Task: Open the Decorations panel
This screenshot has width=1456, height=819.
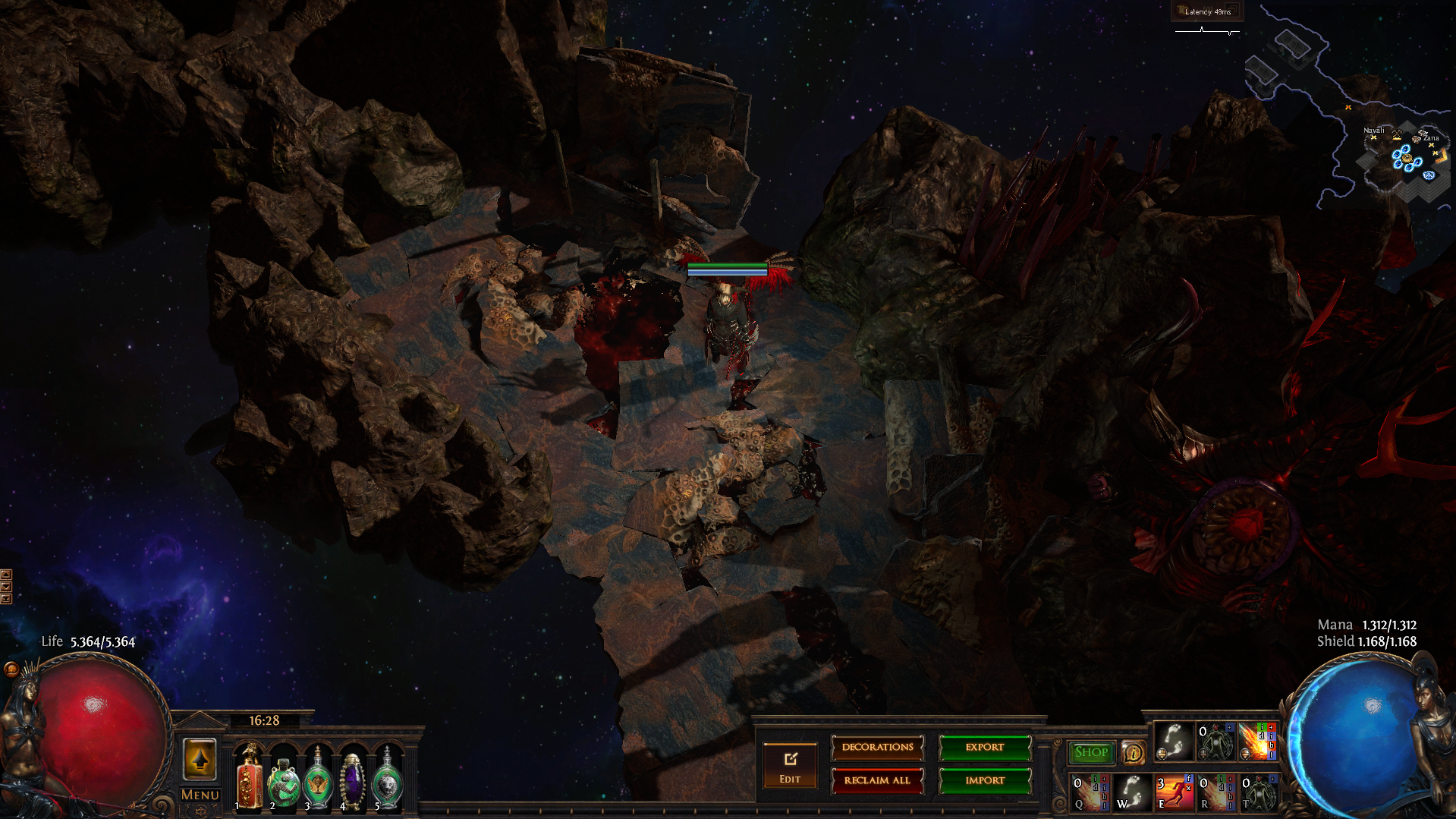Action: click(x=877, y=748)
